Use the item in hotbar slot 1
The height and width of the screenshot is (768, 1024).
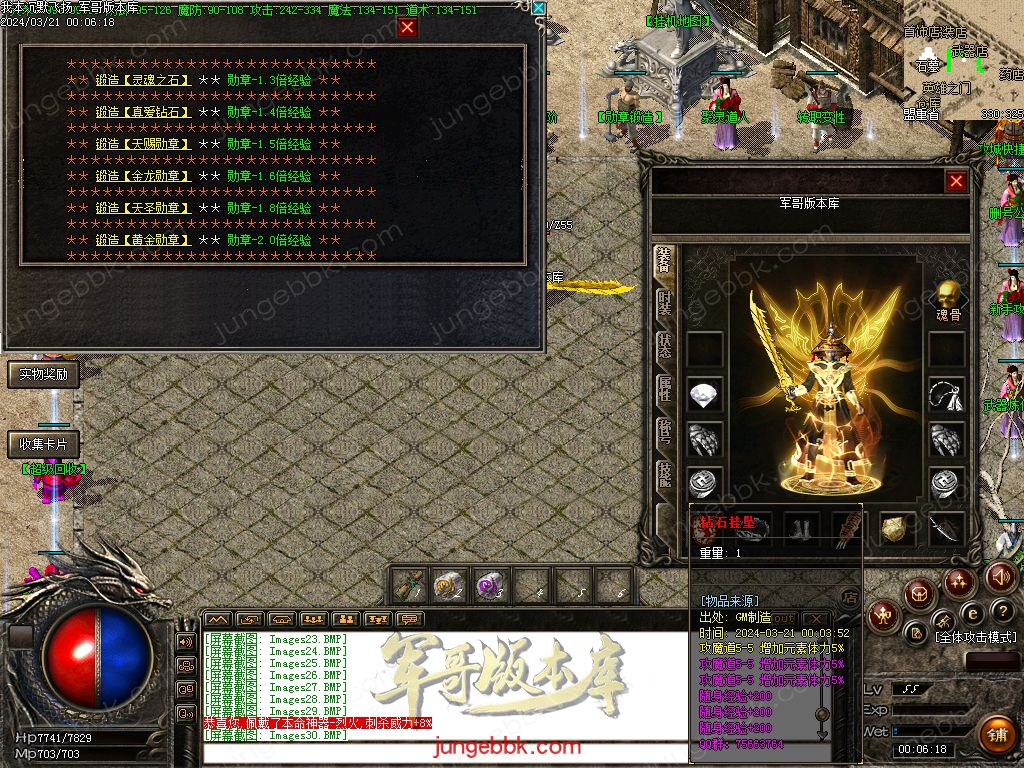409,585
